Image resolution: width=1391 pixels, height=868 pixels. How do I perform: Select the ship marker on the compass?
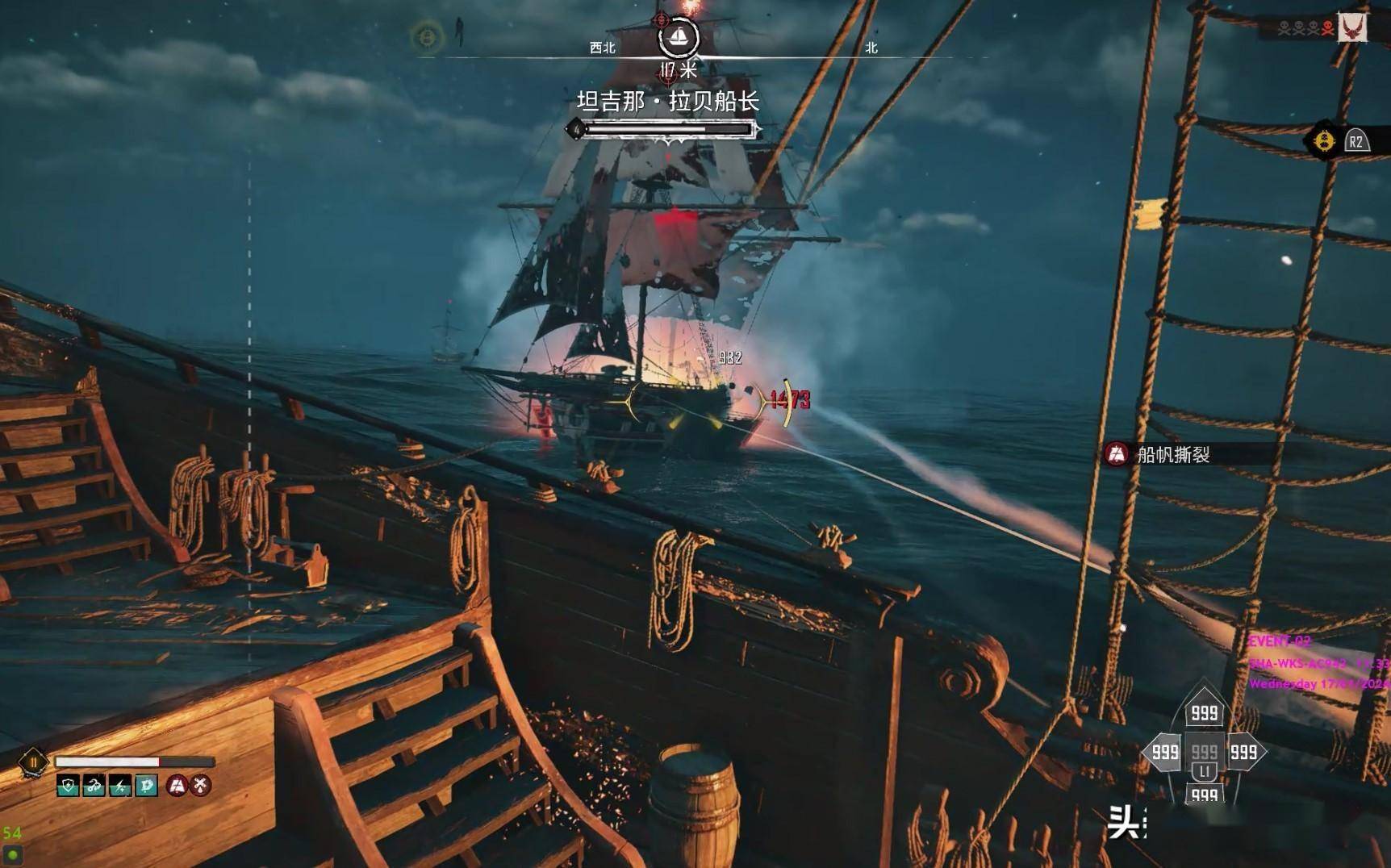click(x=677, y=38)
